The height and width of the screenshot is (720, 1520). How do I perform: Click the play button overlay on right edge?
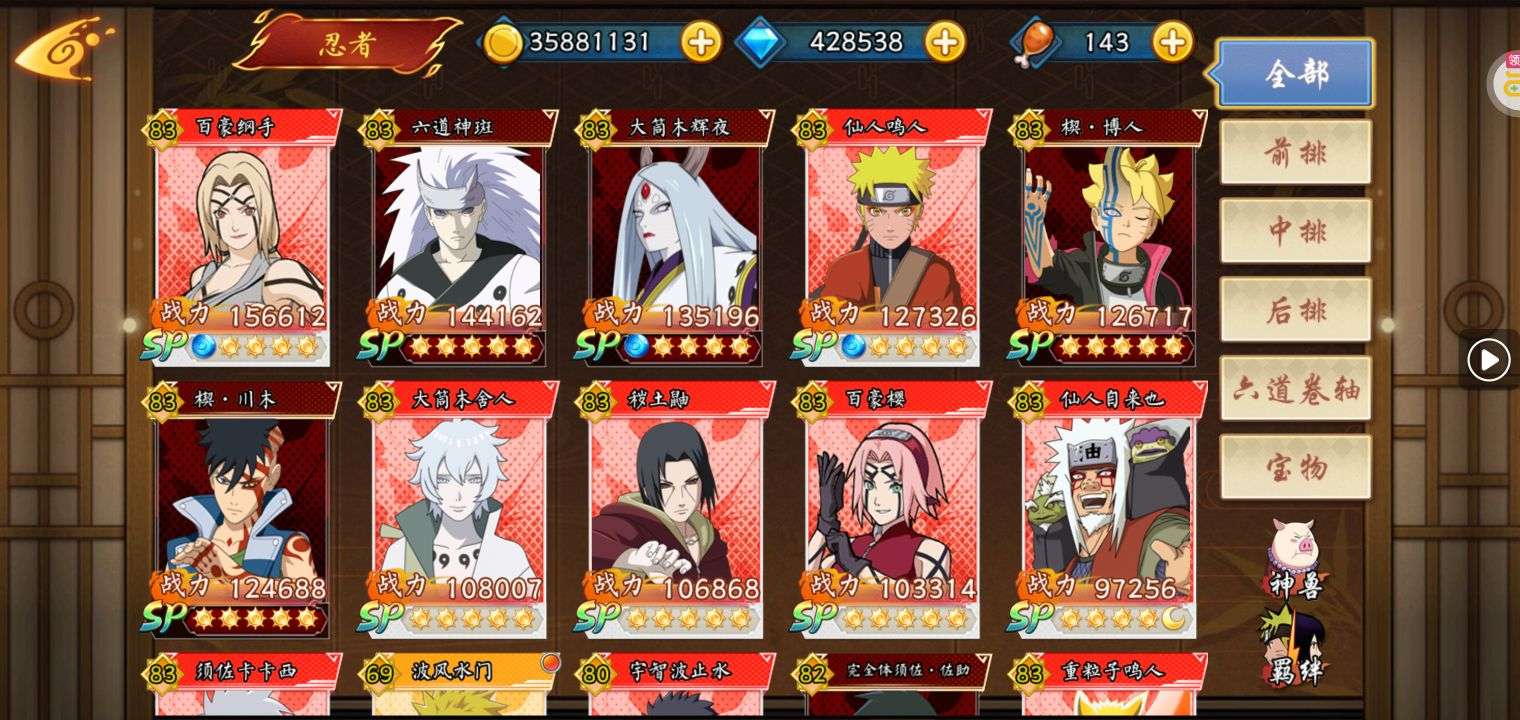pyautogui.click(x=1488, y=360)
